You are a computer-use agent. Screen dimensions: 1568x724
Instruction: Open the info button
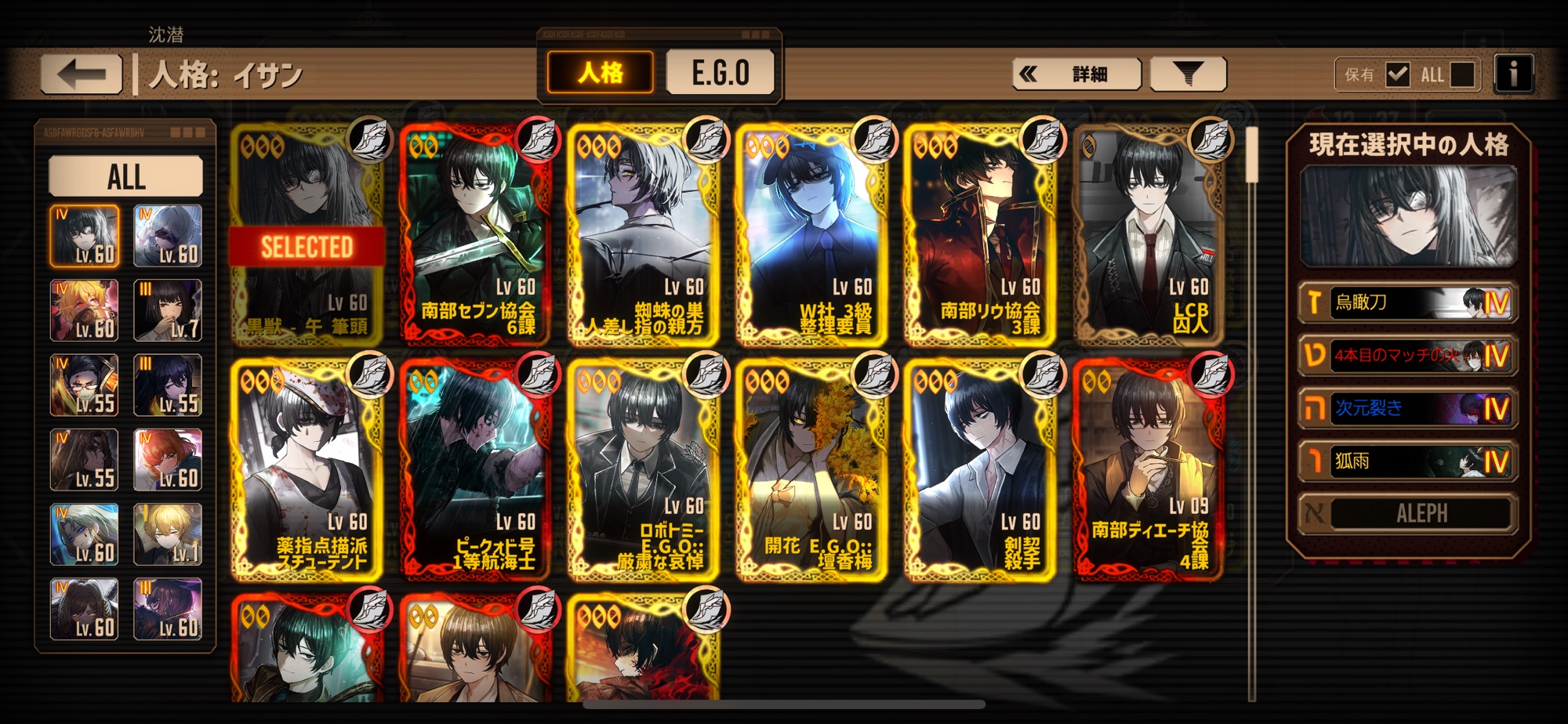point(1513,74)
